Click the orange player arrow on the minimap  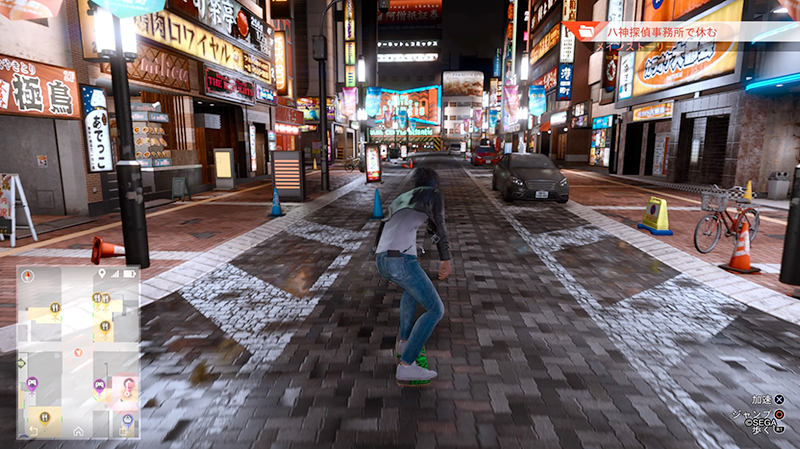coord(78,352)
